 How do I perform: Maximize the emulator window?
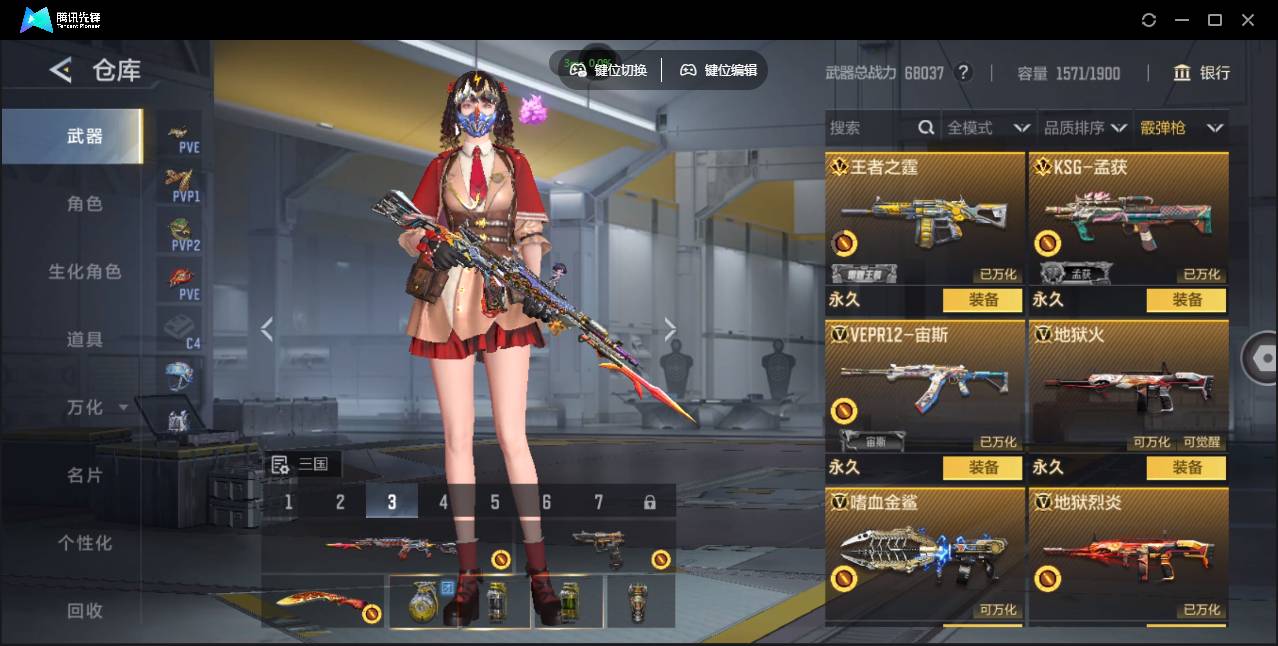click(1215, 20)
